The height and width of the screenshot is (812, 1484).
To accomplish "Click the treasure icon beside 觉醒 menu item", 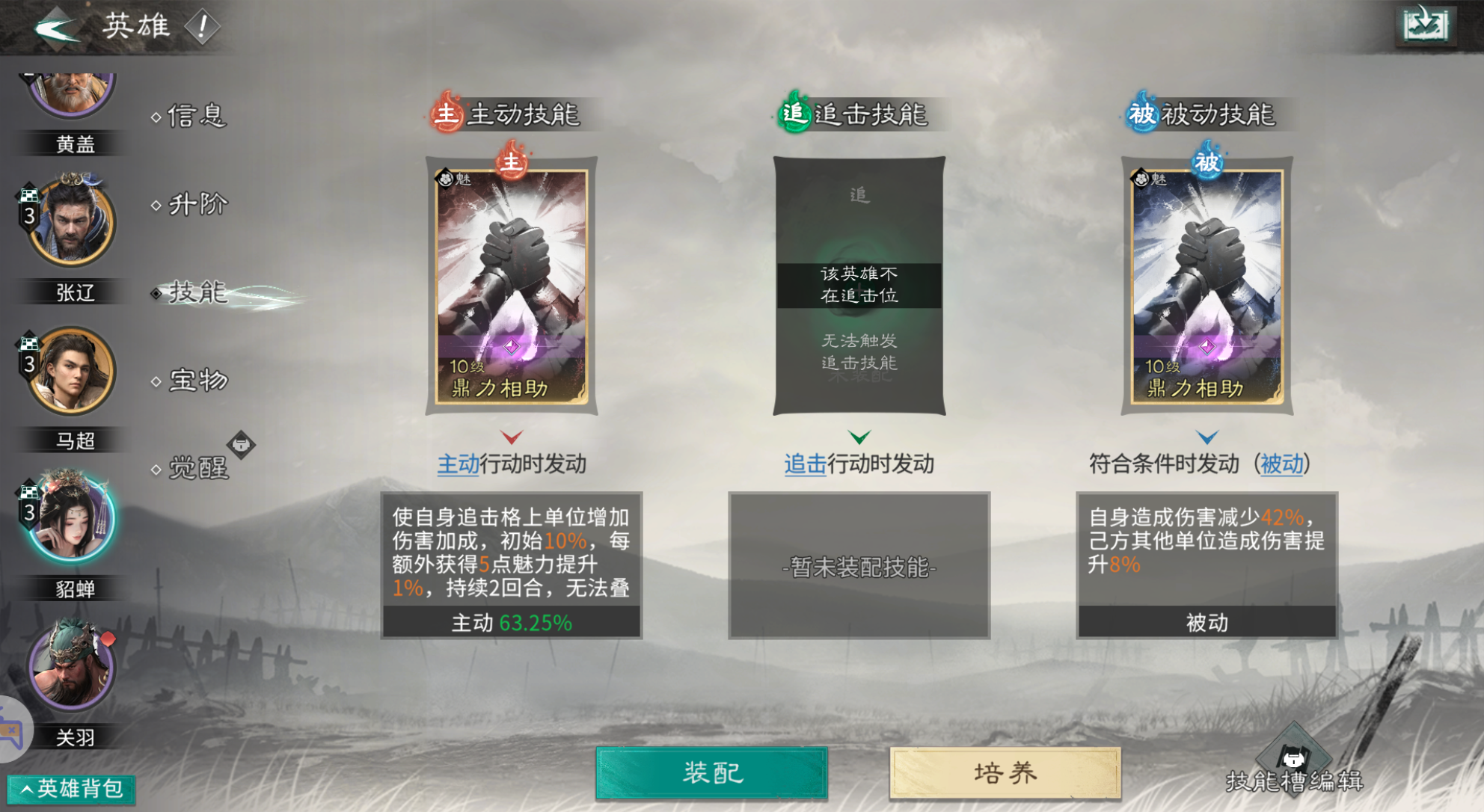I will [x=240, y=445].
